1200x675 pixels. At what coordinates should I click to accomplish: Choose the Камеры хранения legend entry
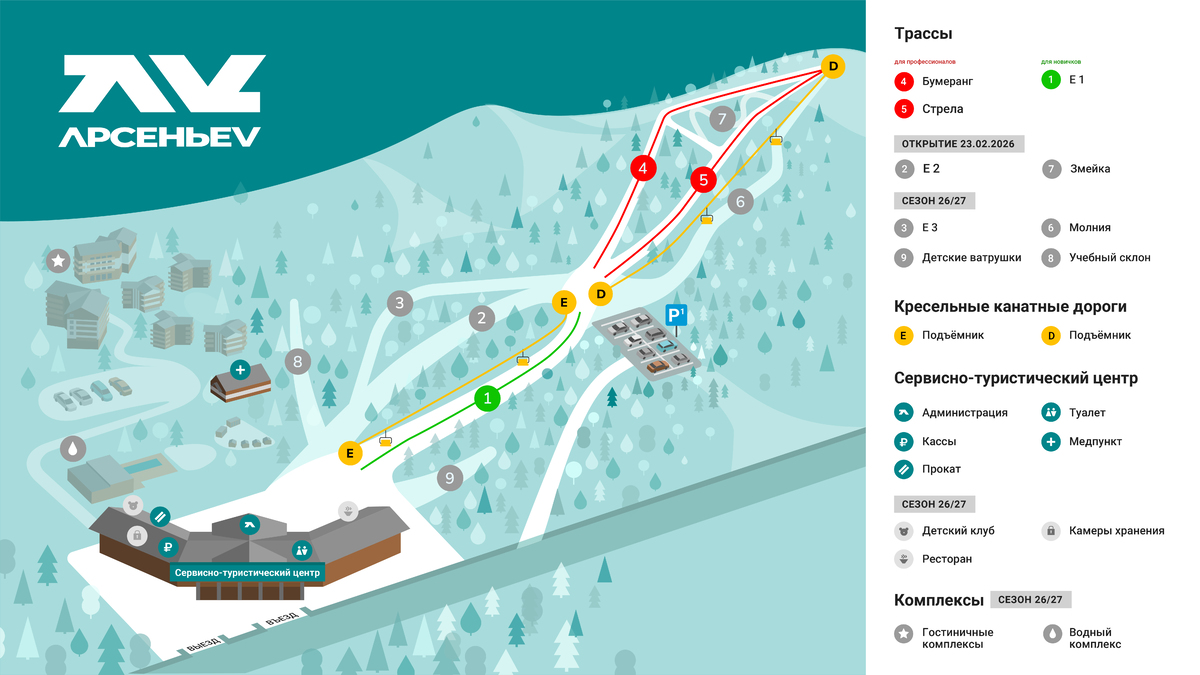point(1116,531)
